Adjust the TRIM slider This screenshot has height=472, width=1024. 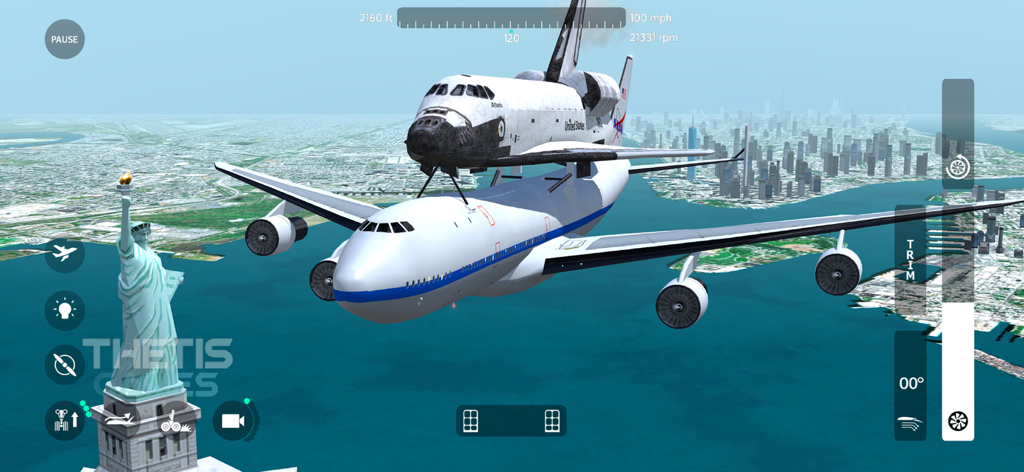pyautogui.click(x=910, y=260)
